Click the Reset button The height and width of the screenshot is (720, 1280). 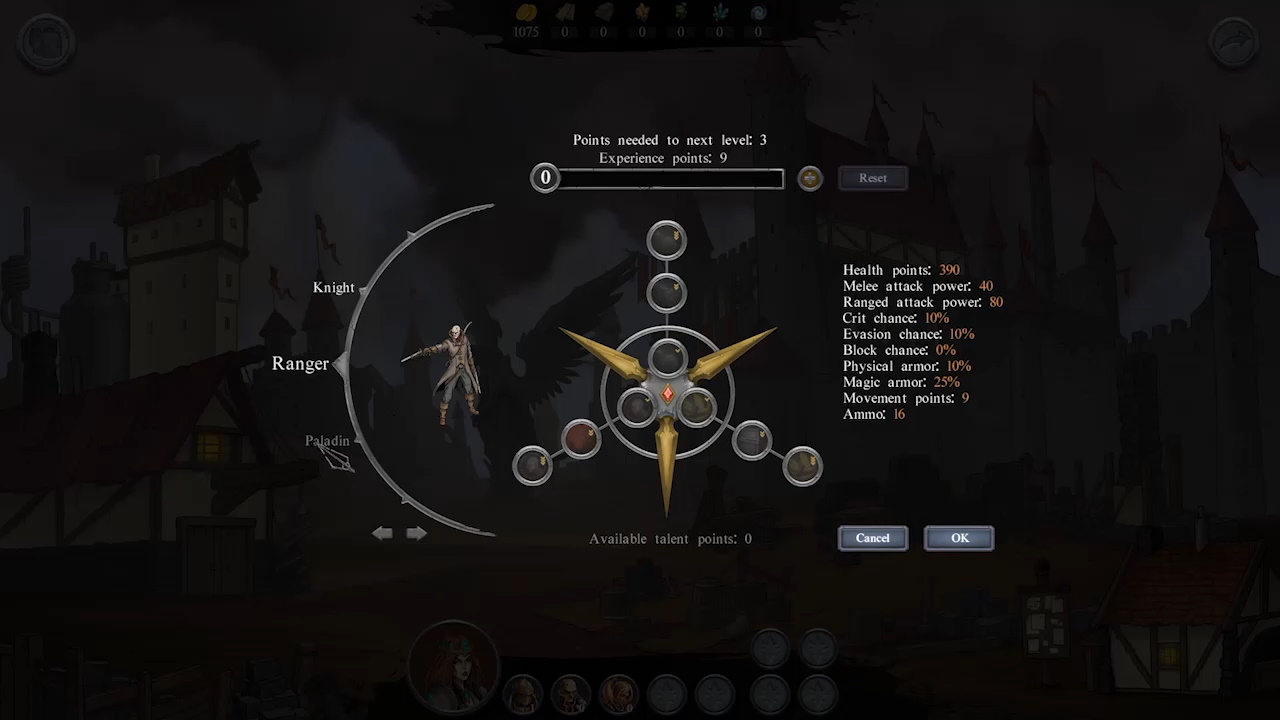(x=872, y=177)
